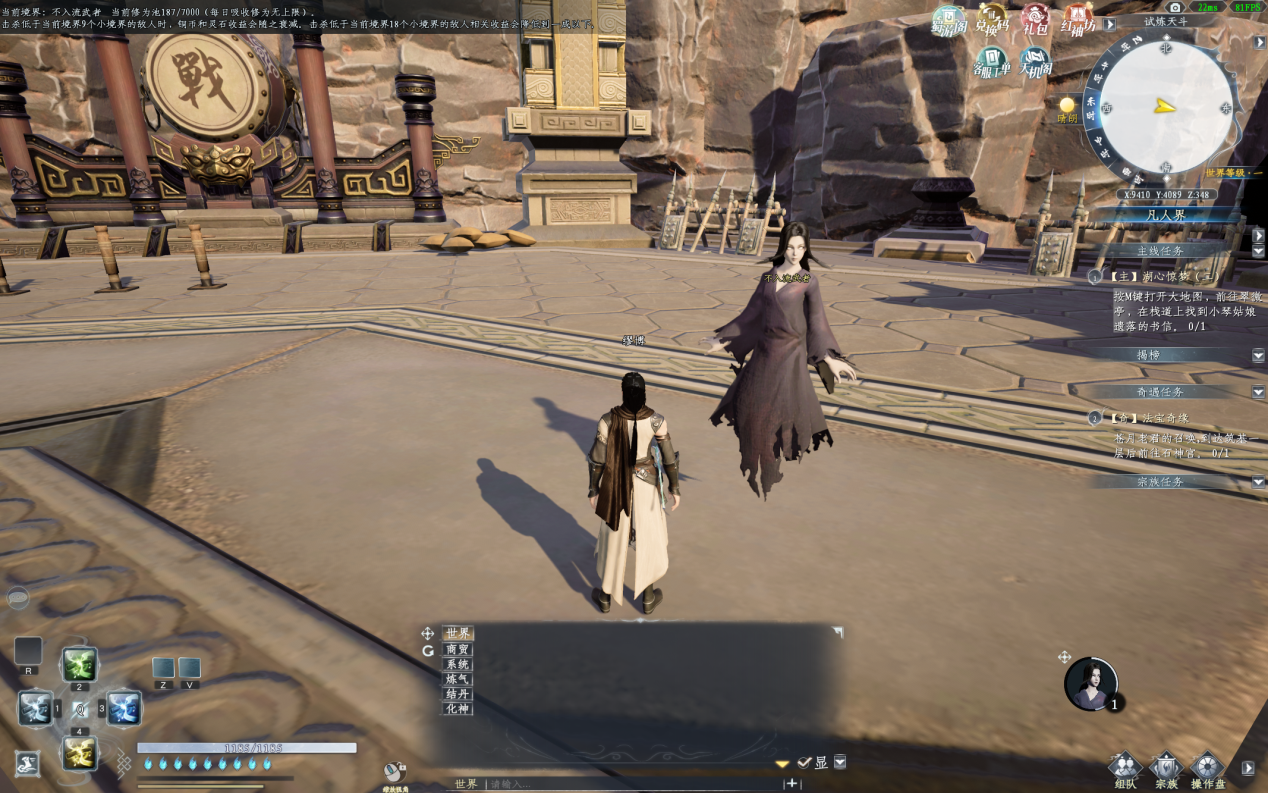This screenshot has width=1268, height=793.
Task: Open the 蜀游阁 icon
Action: [949, 20]
